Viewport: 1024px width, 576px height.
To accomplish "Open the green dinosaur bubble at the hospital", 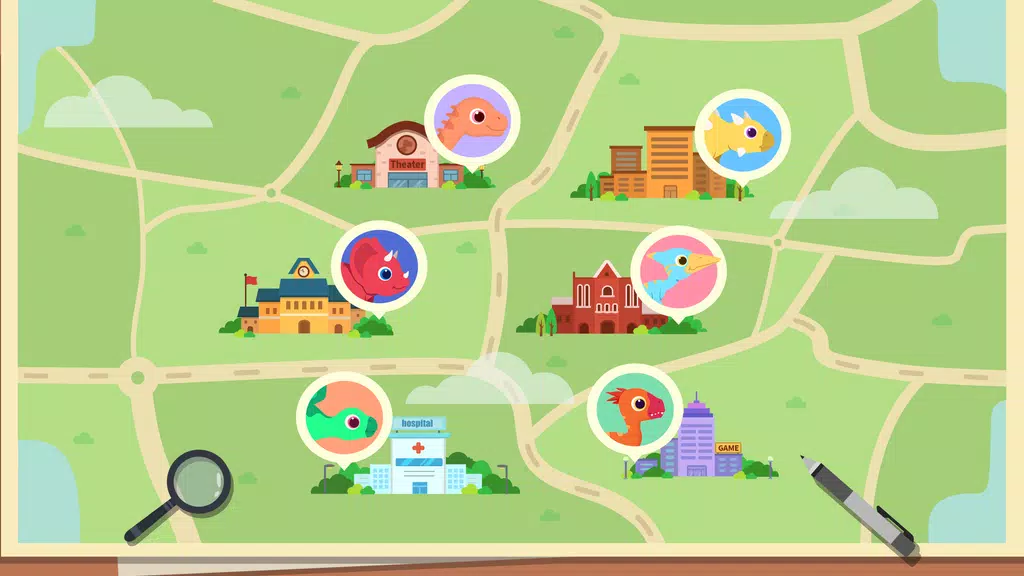I will 344,419.
